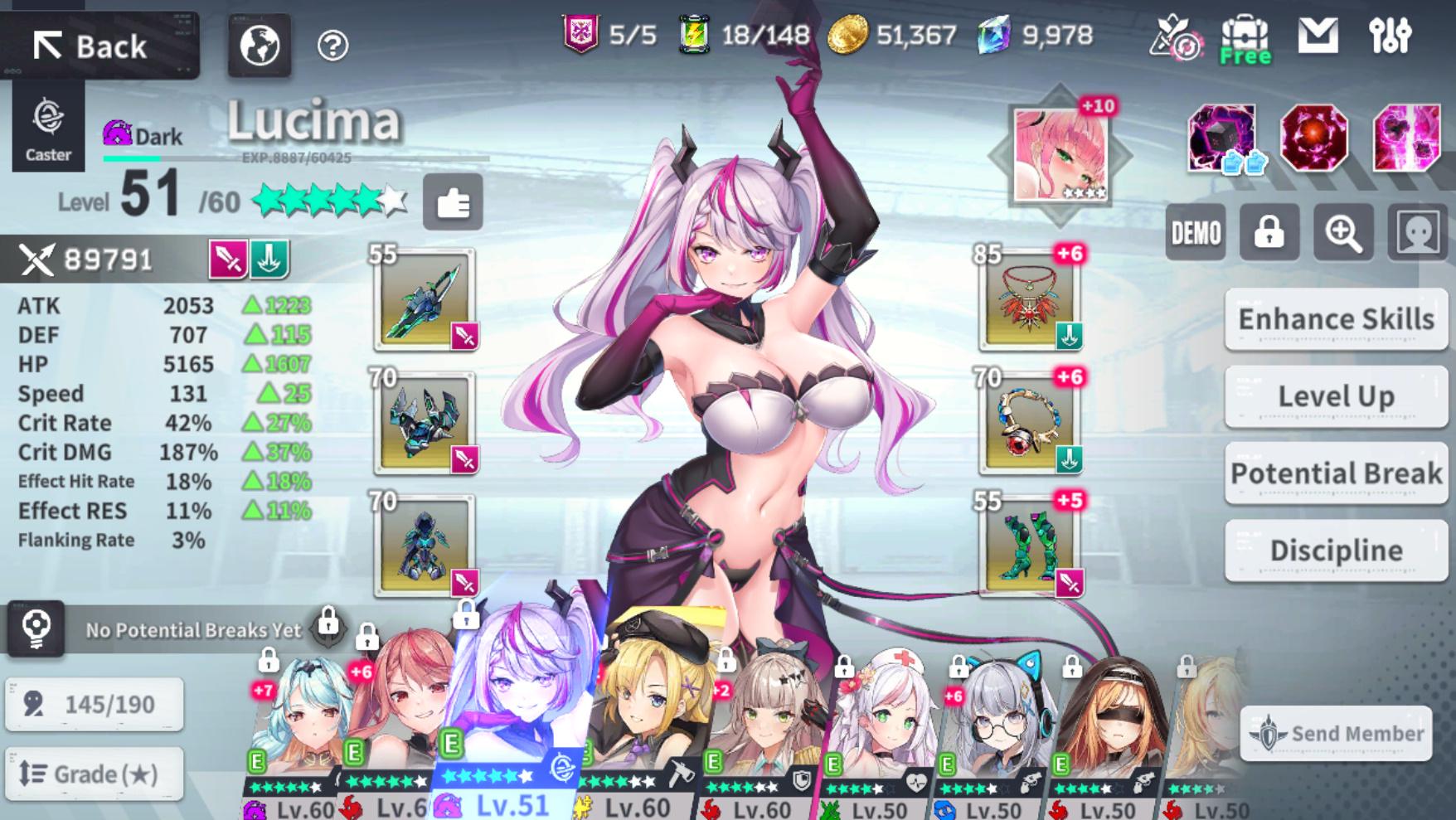Click the Level Up button

[1336, 396]
